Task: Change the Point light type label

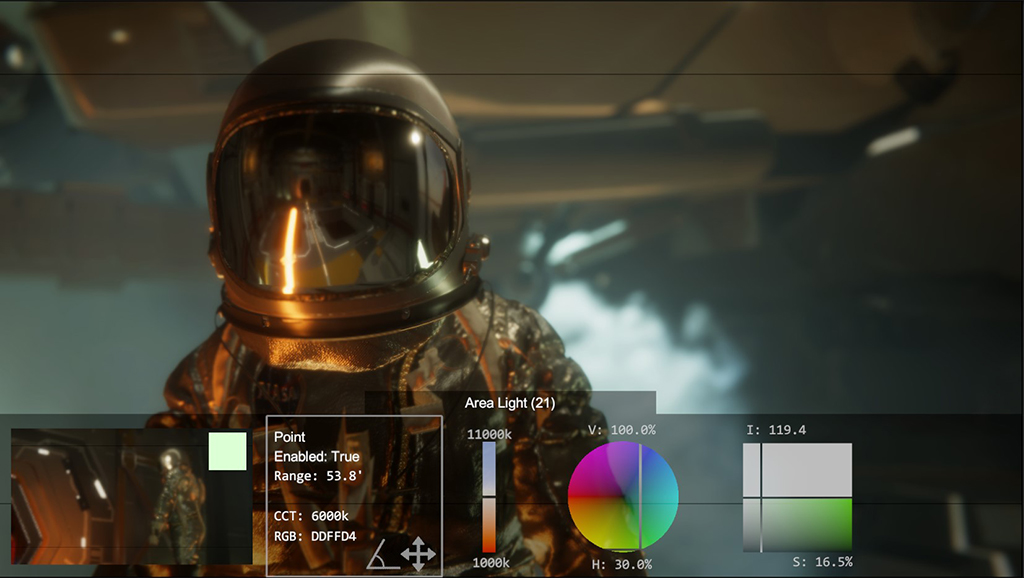Action: [x=290, y=437]
